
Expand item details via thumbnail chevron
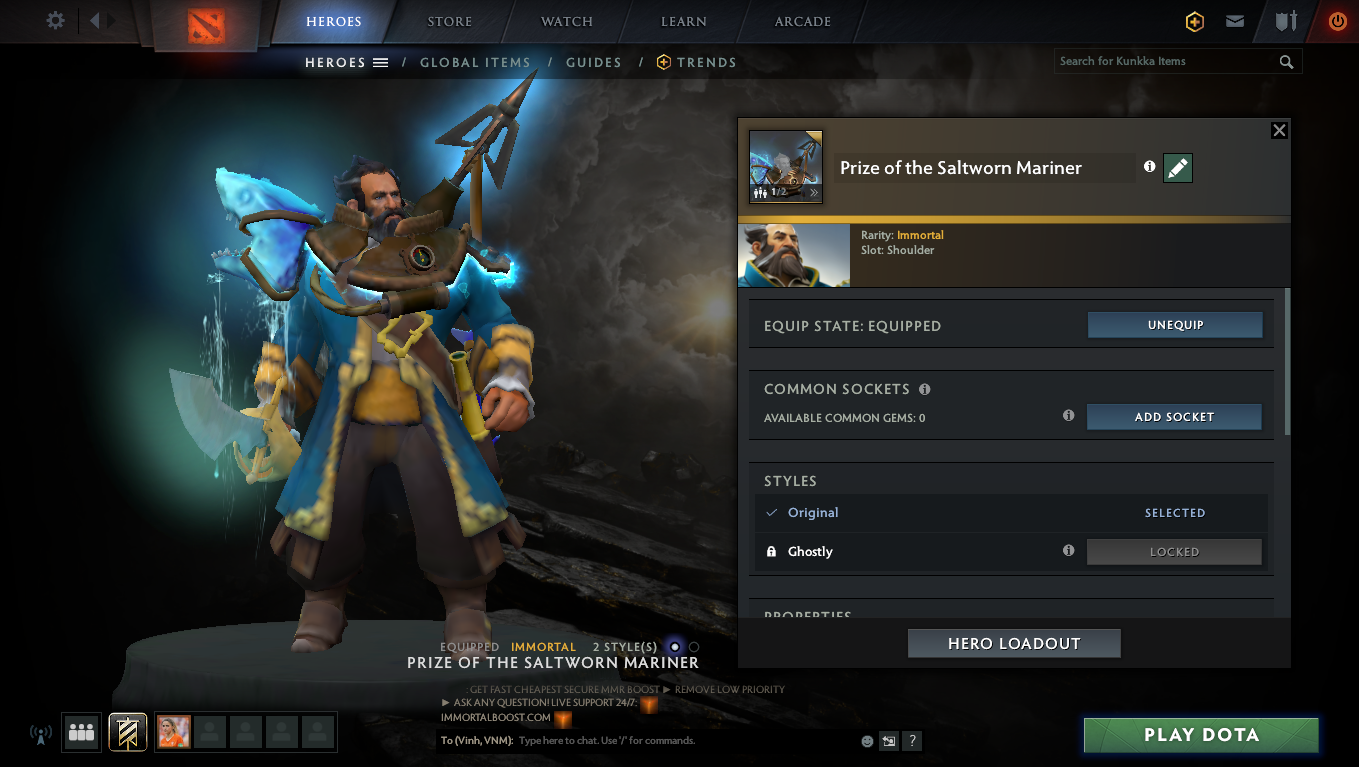point(812,193)
